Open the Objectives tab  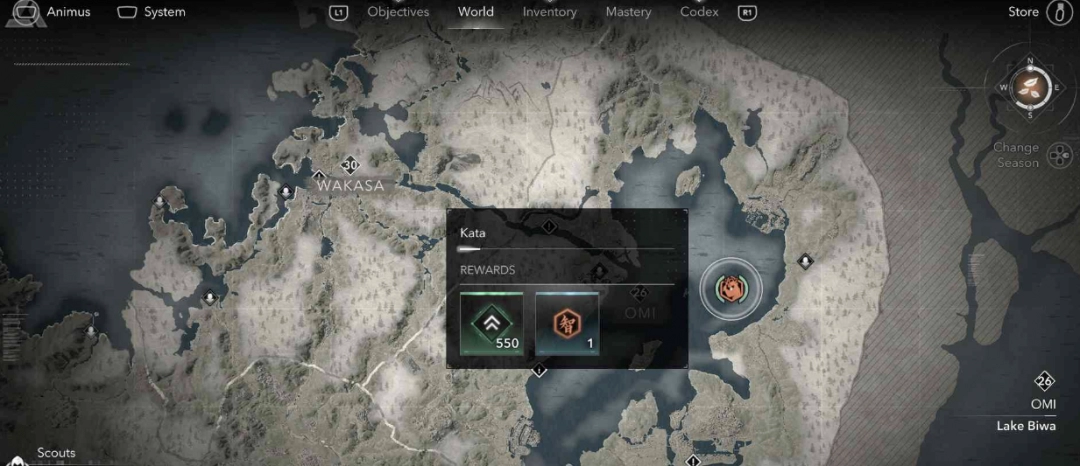coord(398,12)
